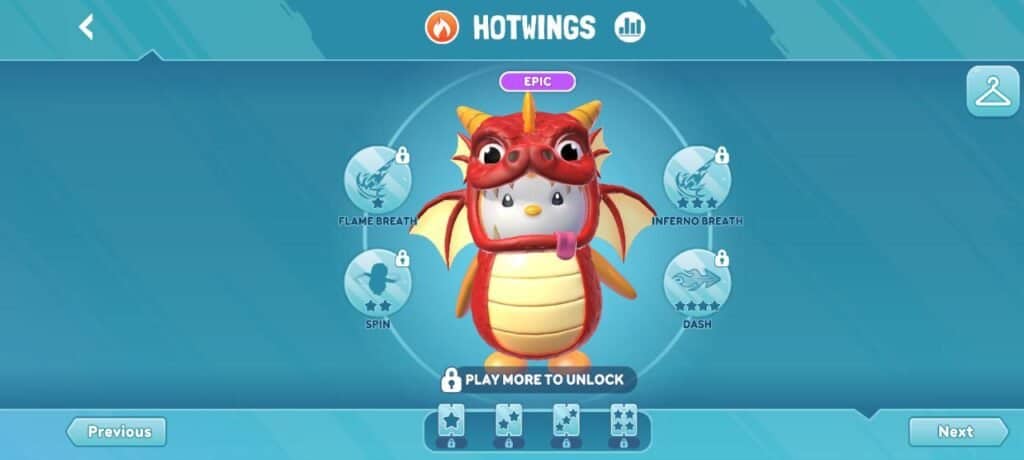1024x460 pixels.
Task: Go back using the top-left arrow
Action: [86, 27]
